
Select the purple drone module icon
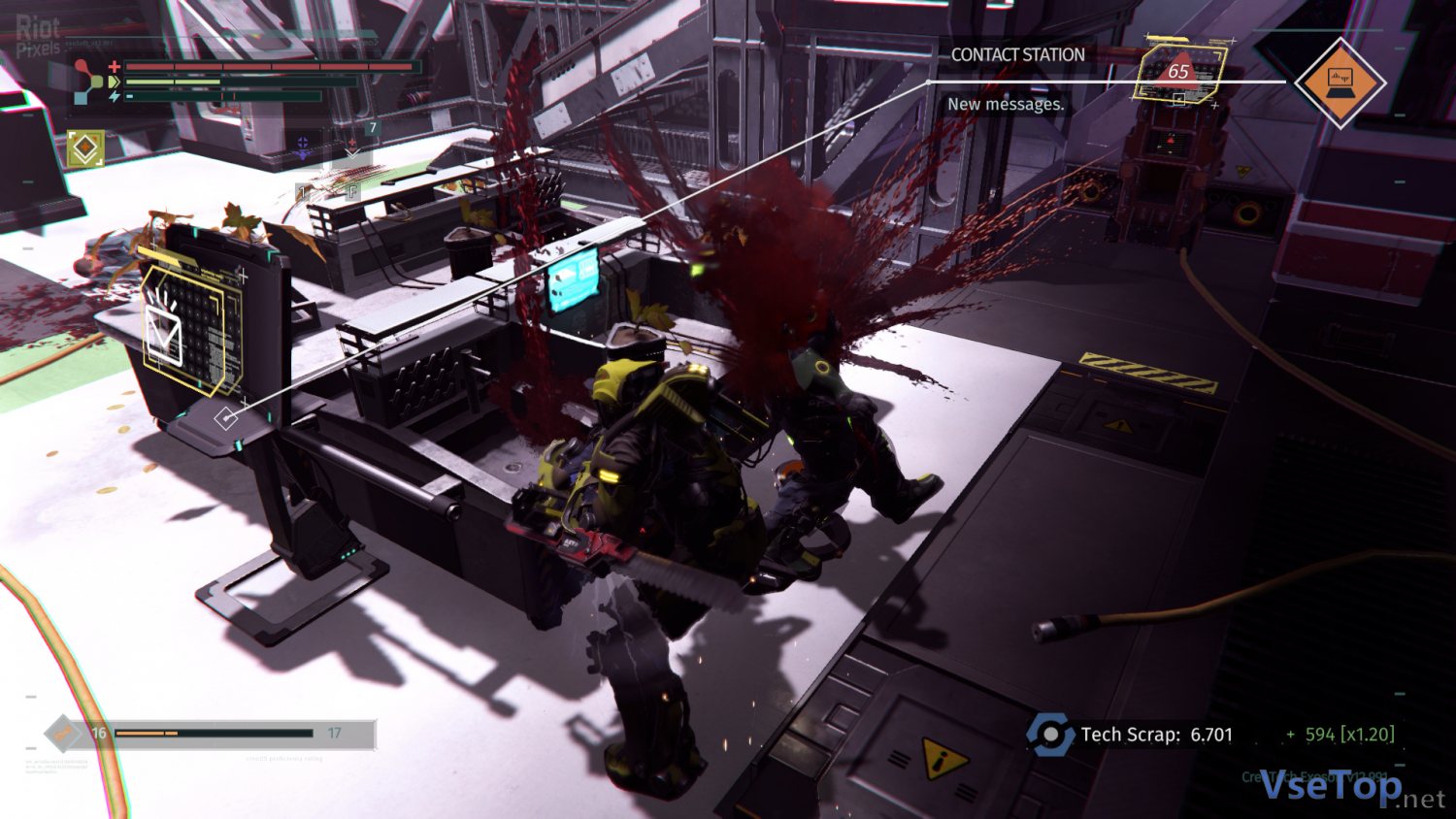(303, 147)
